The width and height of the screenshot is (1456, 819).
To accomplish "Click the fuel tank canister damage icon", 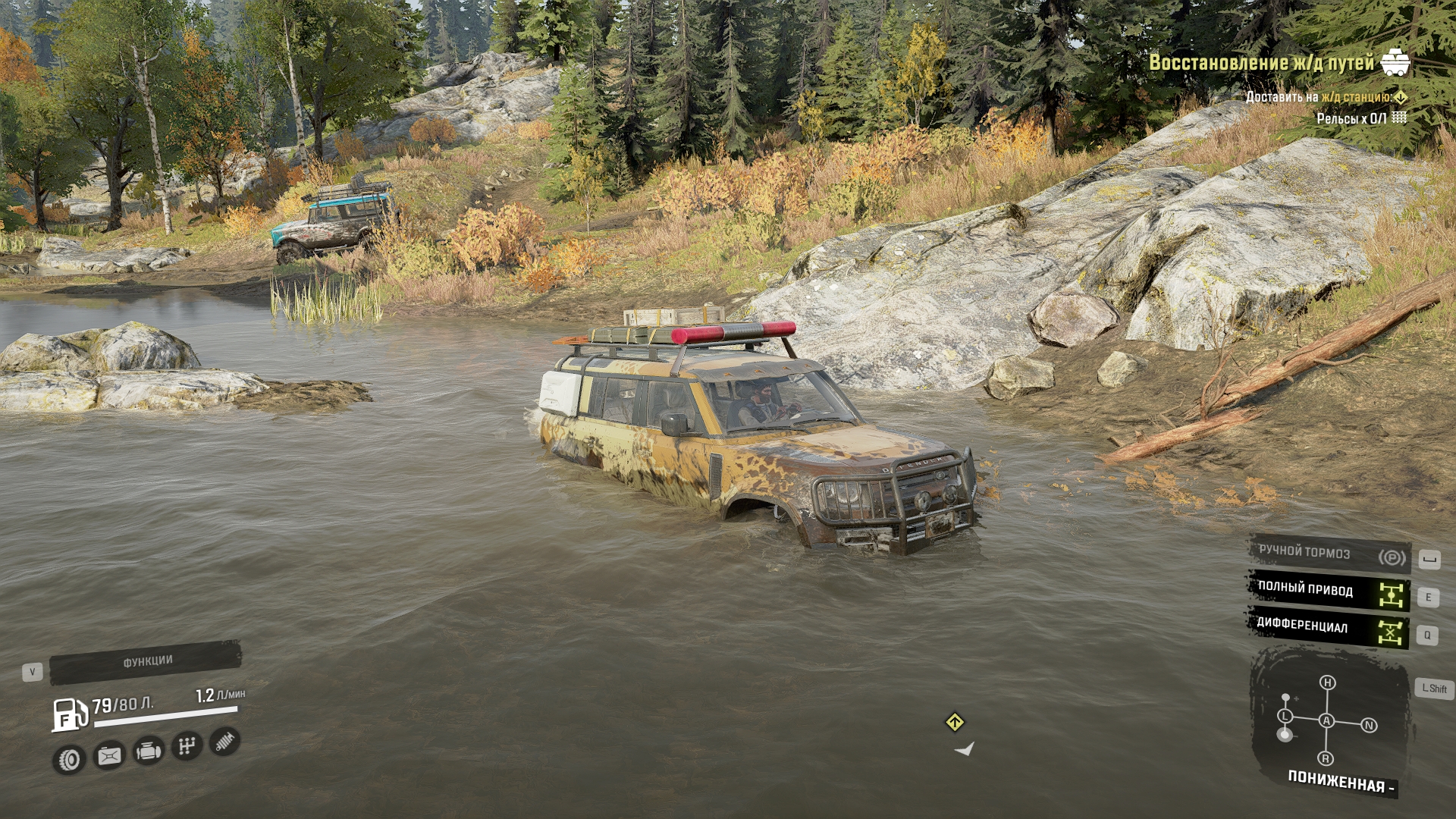I will pyautogui.click(x=109, y=756).
